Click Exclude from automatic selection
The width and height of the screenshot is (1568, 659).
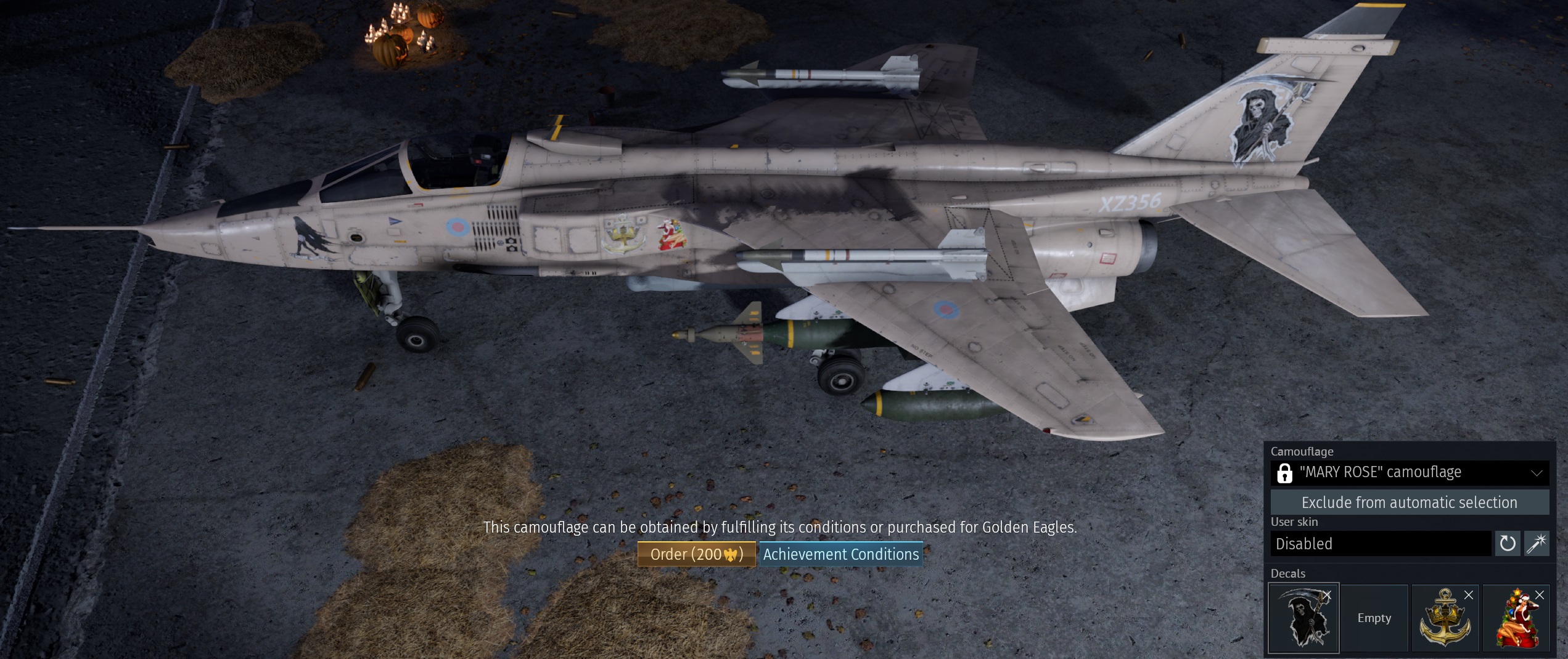[x=1410, y=502]
